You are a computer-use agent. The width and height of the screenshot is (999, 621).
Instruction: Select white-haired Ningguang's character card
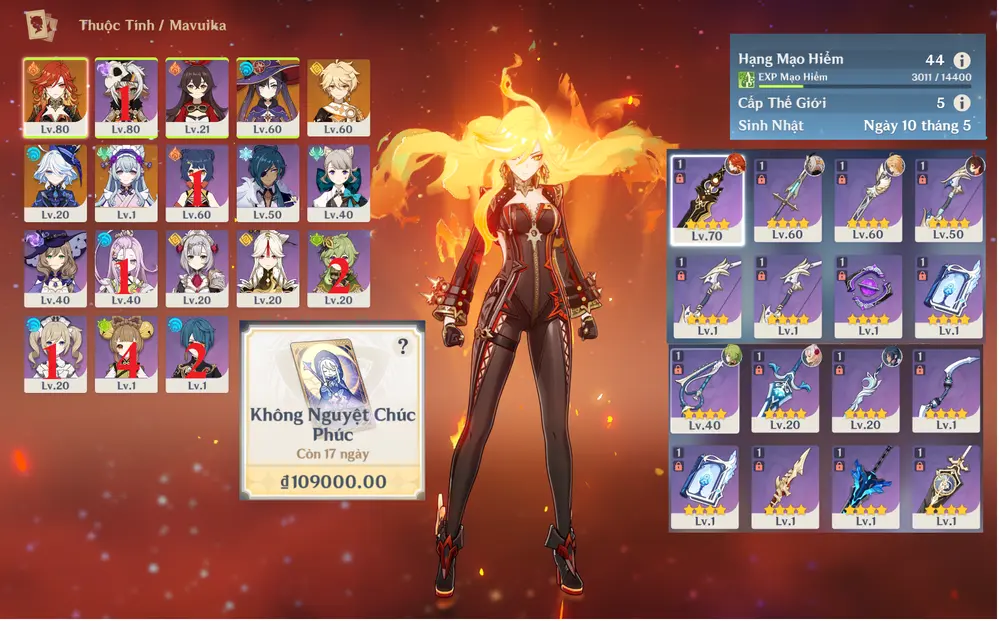coord(267,269)
